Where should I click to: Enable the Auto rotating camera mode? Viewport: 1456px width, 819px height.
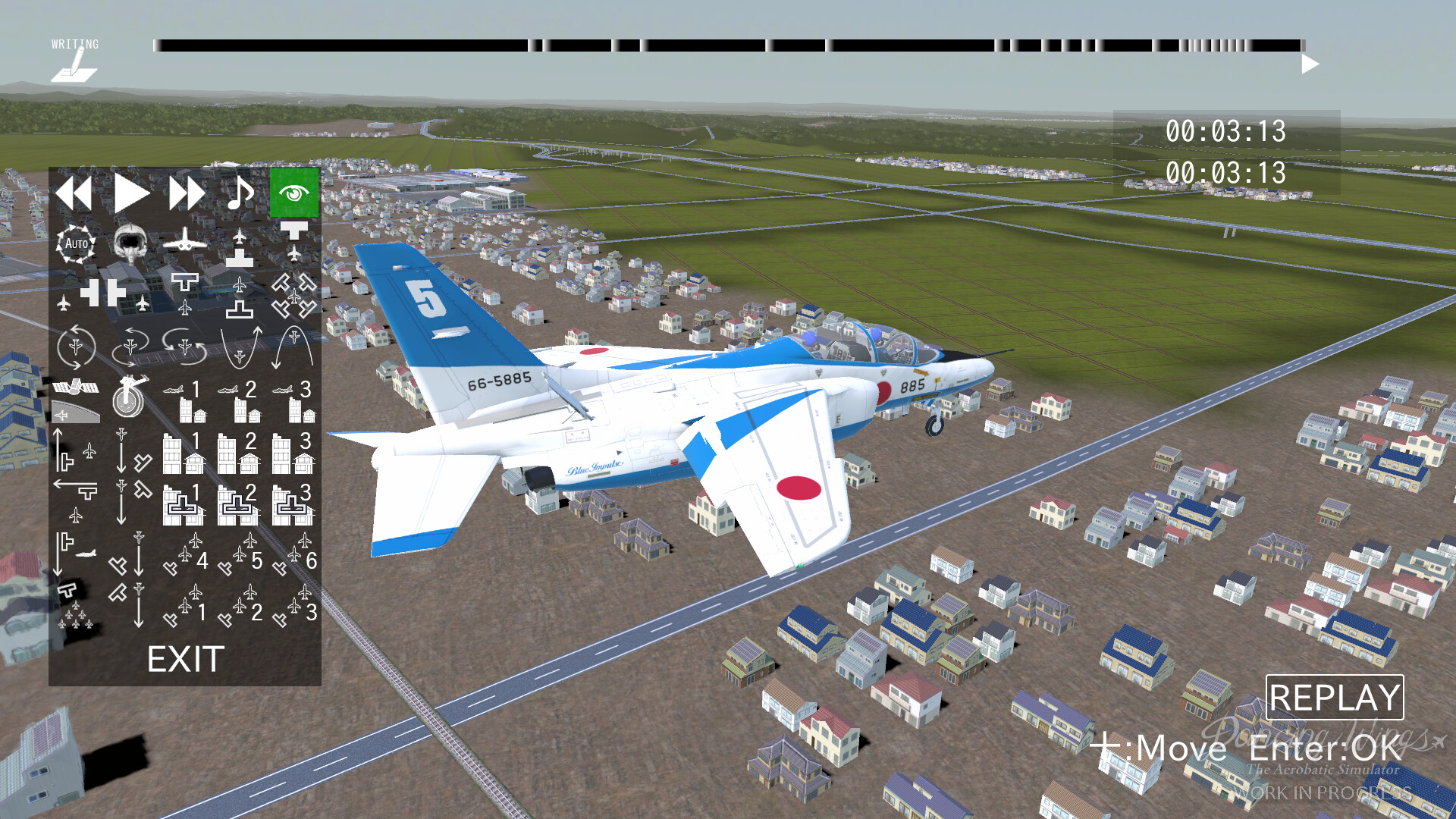[75, 243]
